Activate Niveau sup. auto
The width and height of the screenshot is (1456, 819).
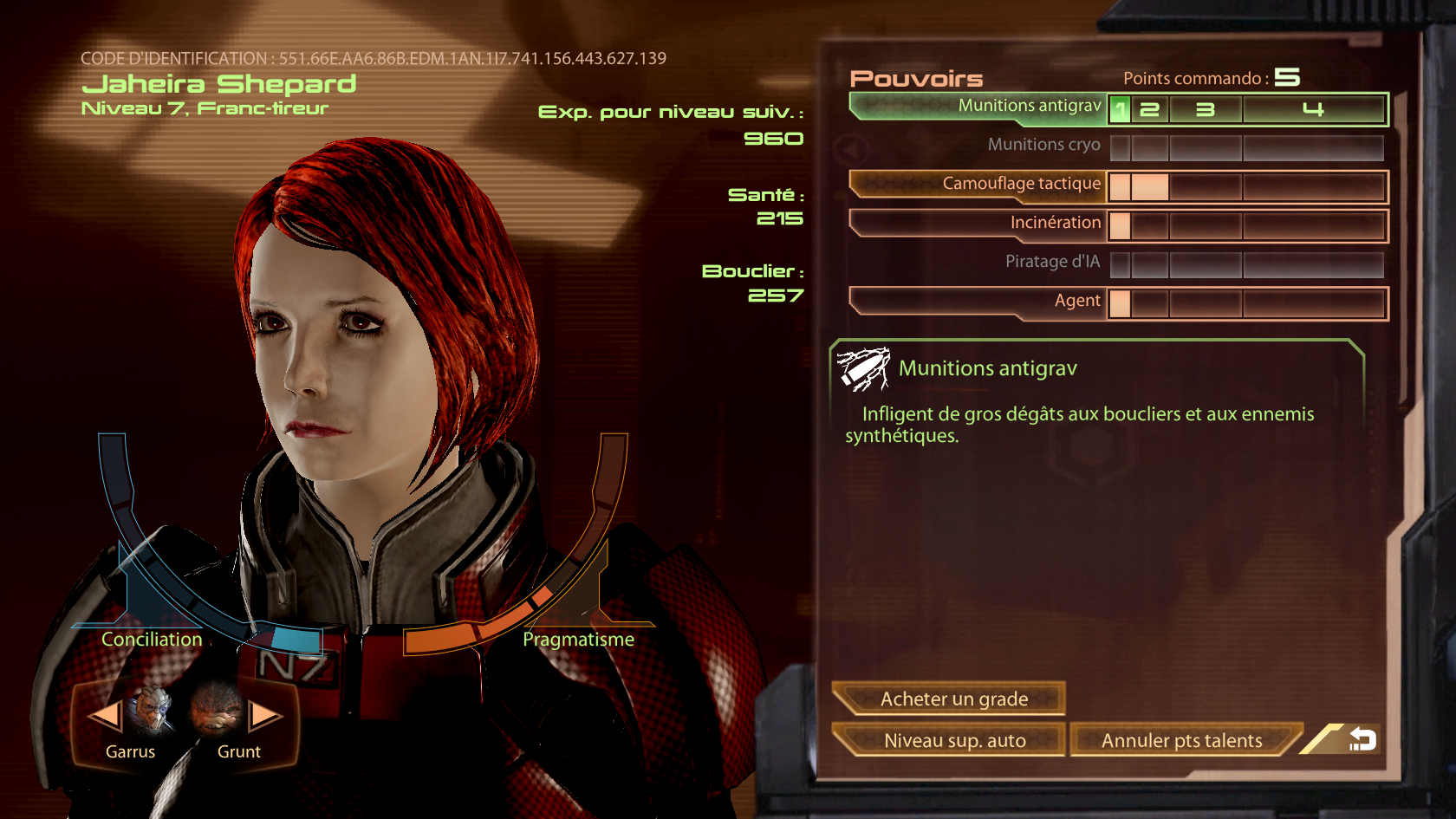[951, 740]
